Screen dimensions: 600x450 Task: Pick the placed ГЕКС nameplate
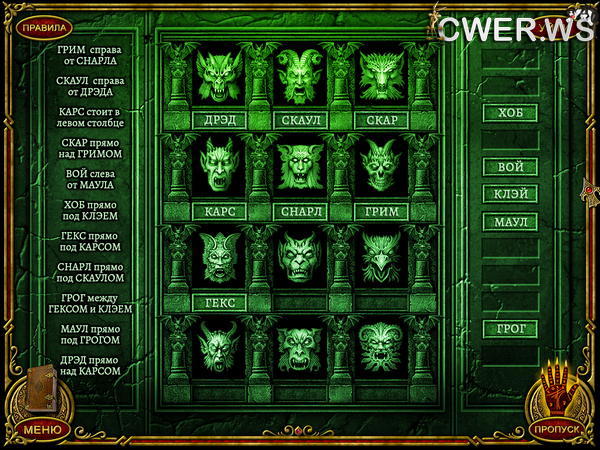(x=219, y=302)
